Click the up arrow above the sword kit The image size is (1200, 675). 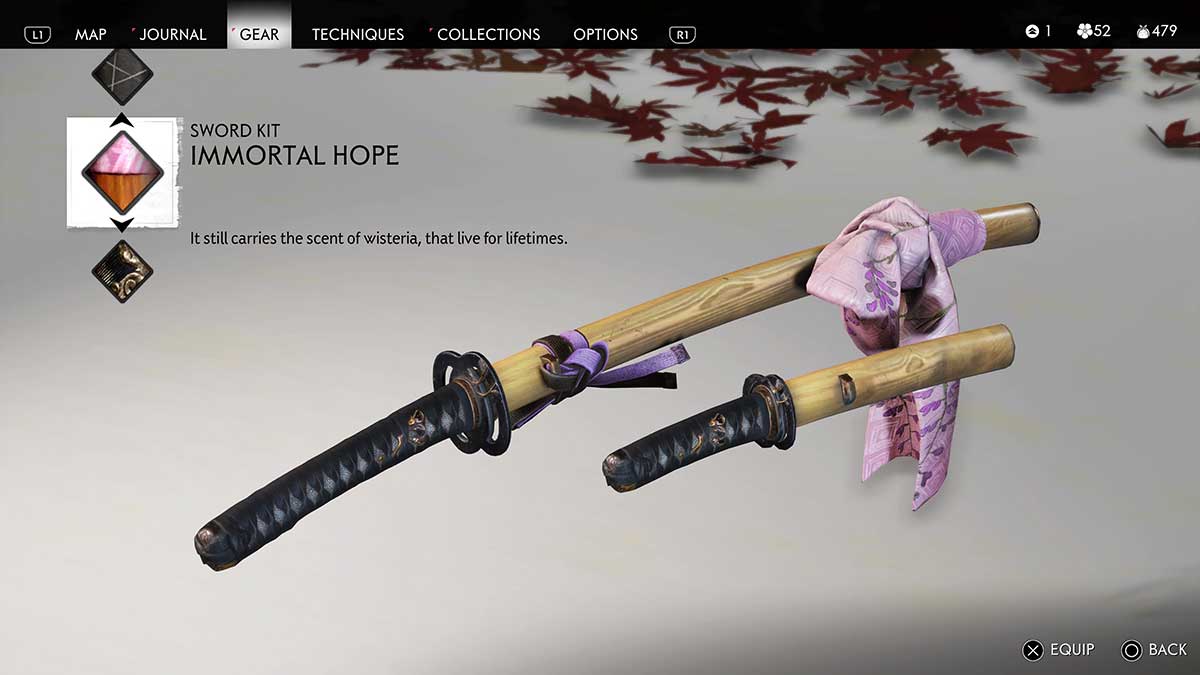point(122,119)
